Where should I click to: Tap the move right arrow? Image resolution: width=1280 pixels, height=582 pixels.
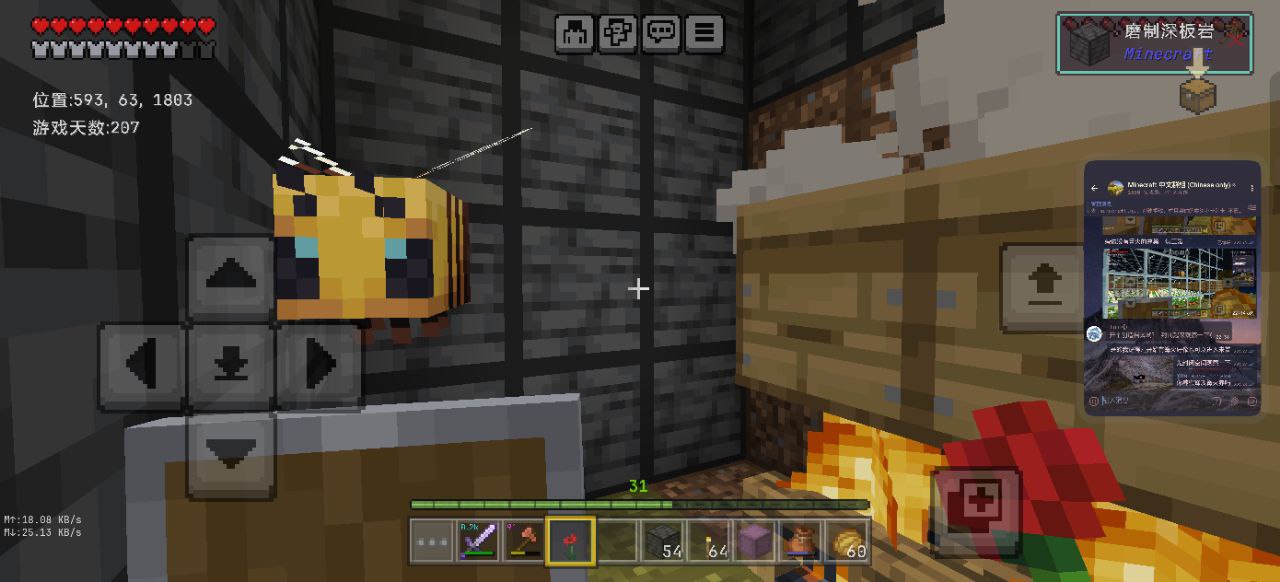319,366
